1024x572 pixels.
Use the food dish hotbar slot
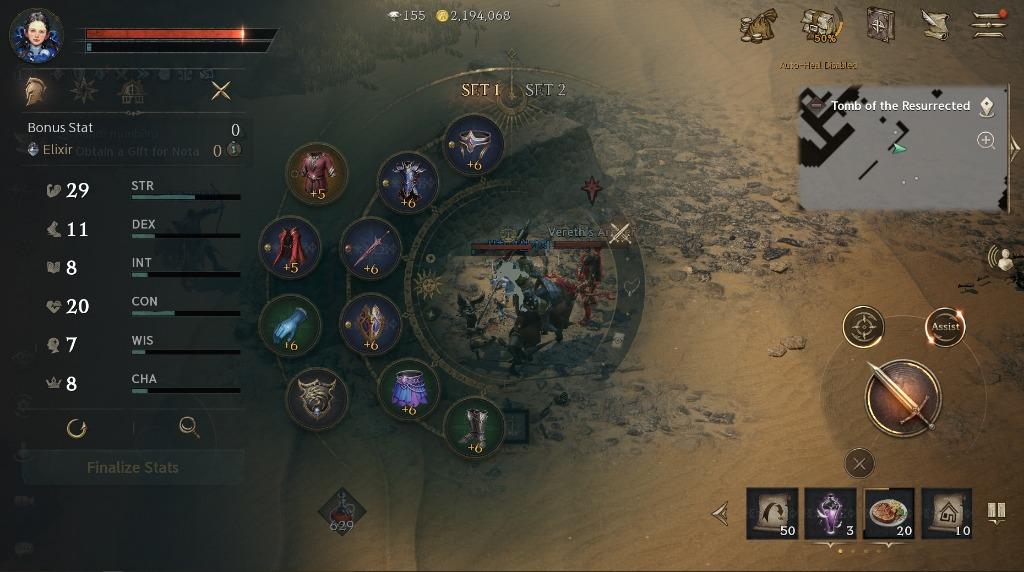(x=888, y=513)
